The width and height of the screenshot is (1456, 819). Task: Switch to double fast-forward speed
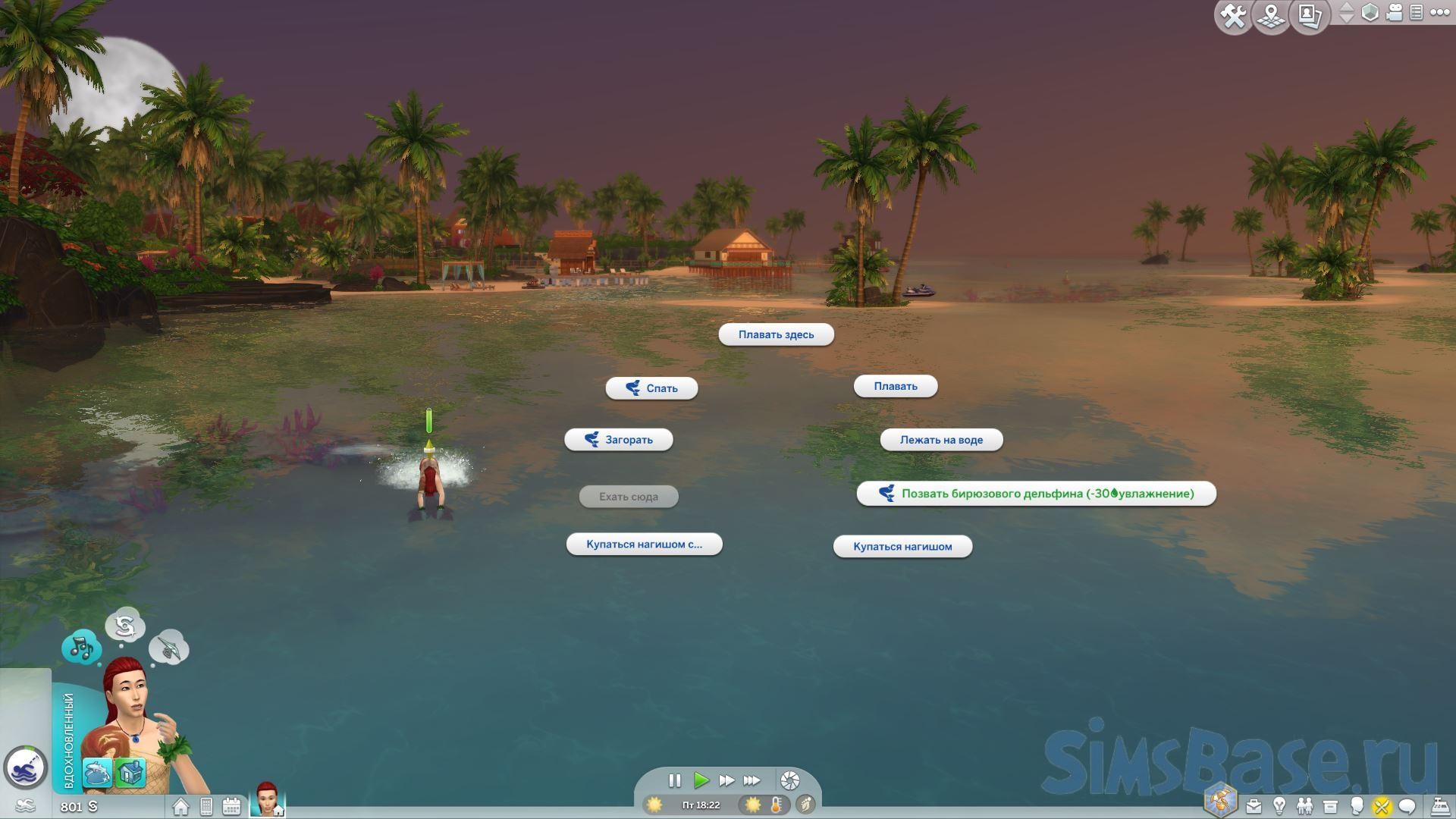726,780
